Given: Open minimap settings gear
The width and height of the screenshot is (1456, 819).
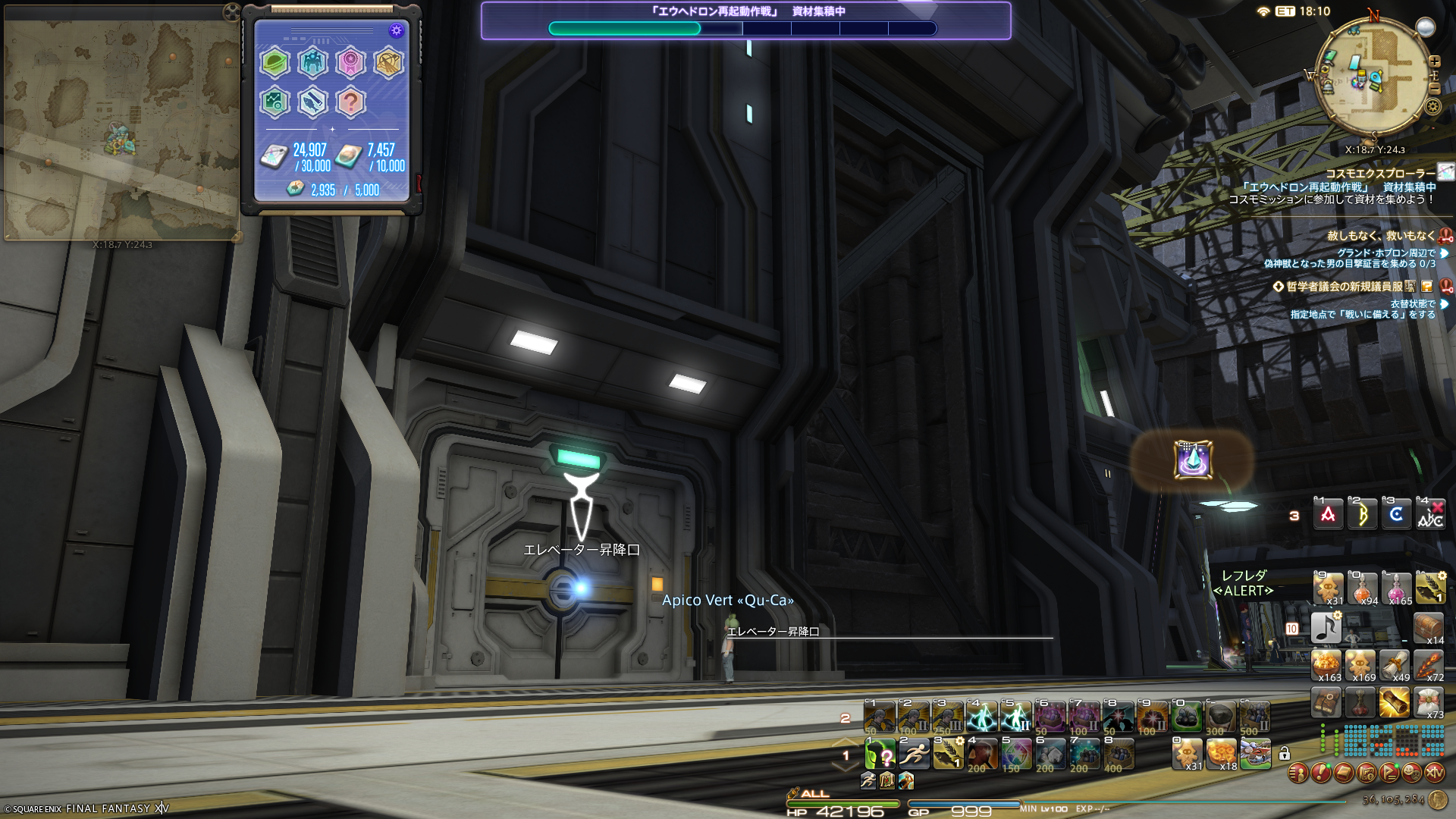Looking at the screenshot, I should pyautogui.click(x=1432, y=106).
